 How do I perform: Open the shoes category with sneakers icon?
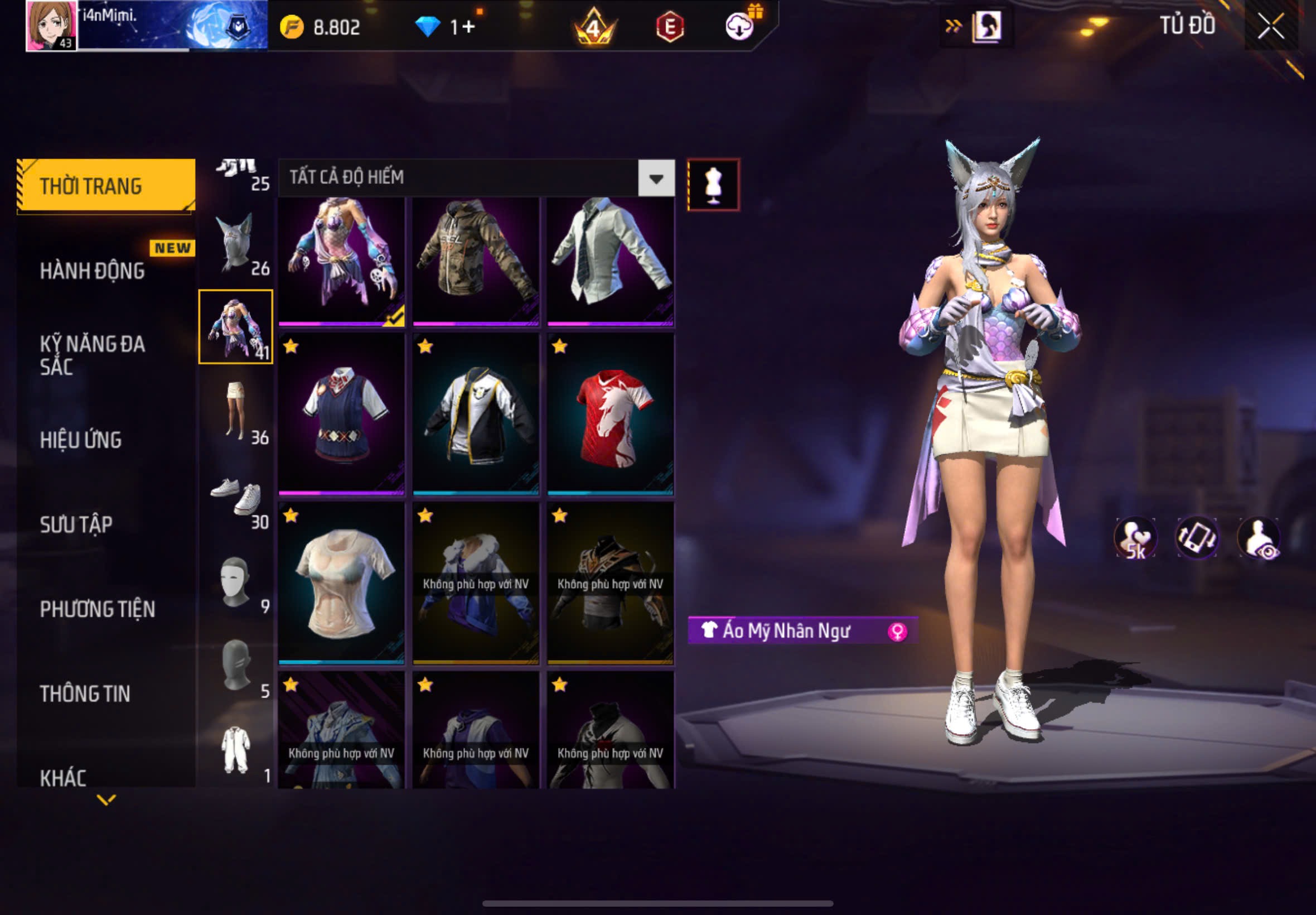(236, 496)
